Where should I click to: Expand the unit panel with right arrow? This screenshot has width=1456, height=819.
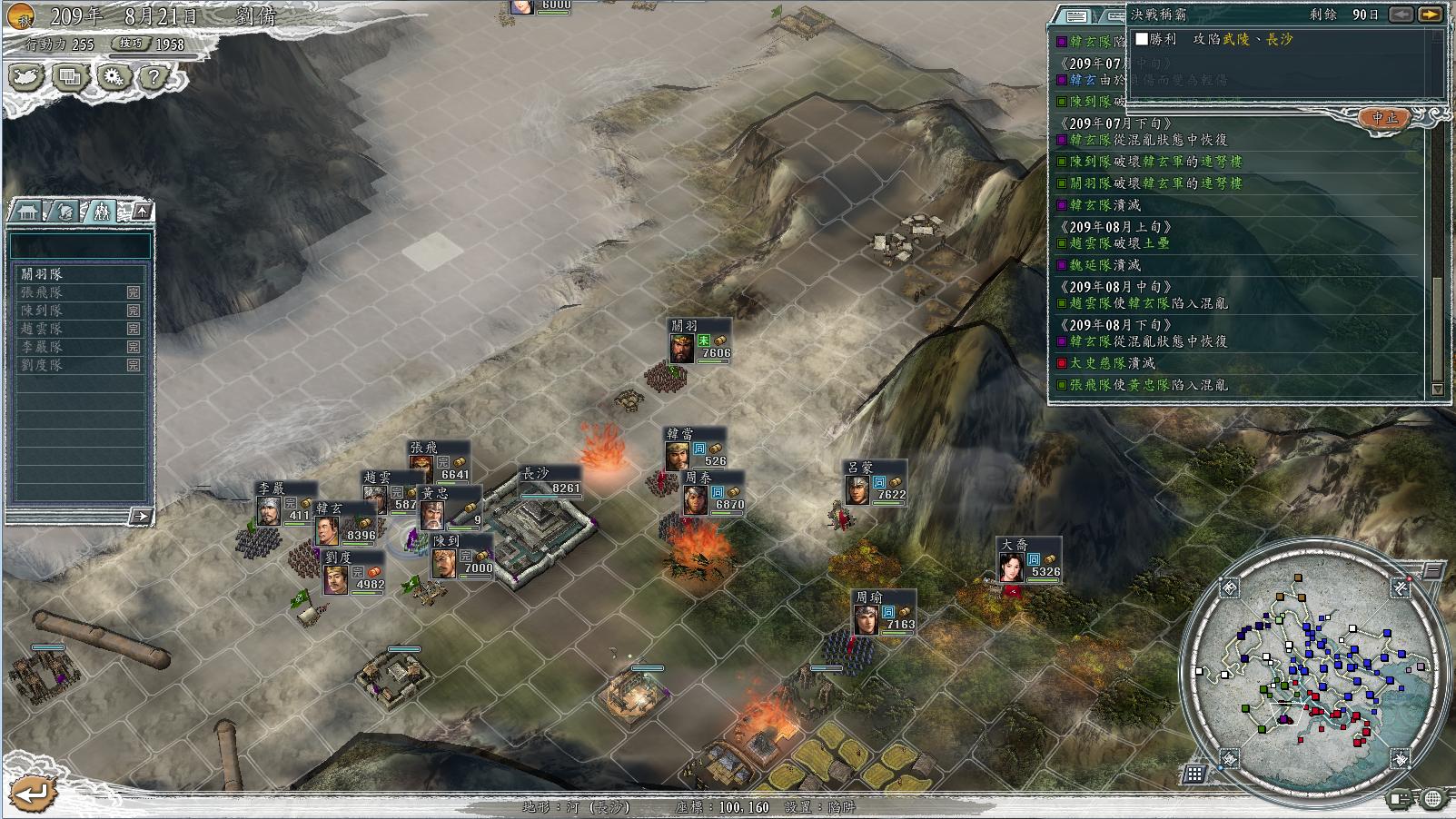coord(140,516)
